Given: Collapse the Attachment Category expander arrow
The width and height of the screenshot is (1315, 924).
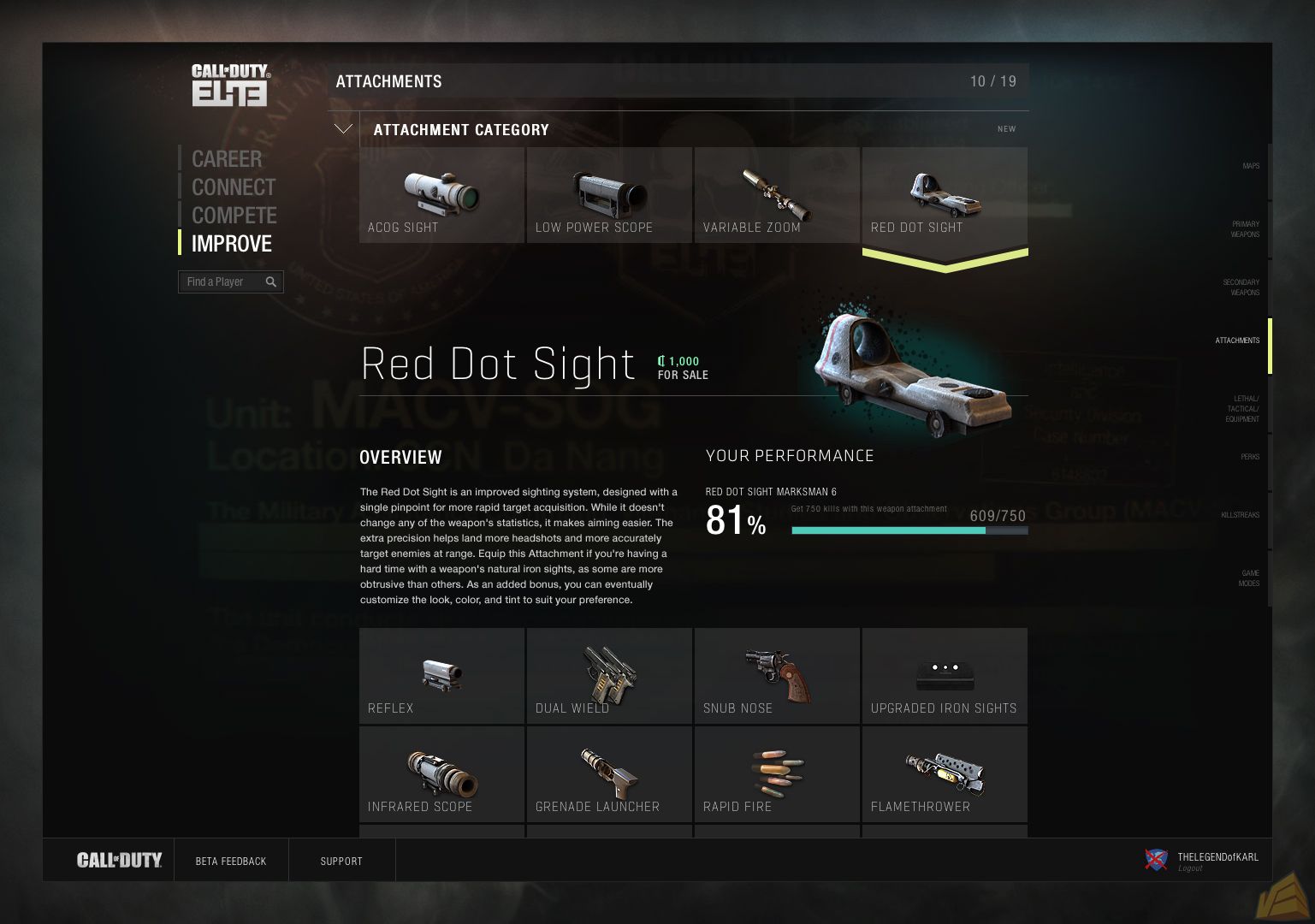Looking at the screenshot, I should click(x=343, y=129).
